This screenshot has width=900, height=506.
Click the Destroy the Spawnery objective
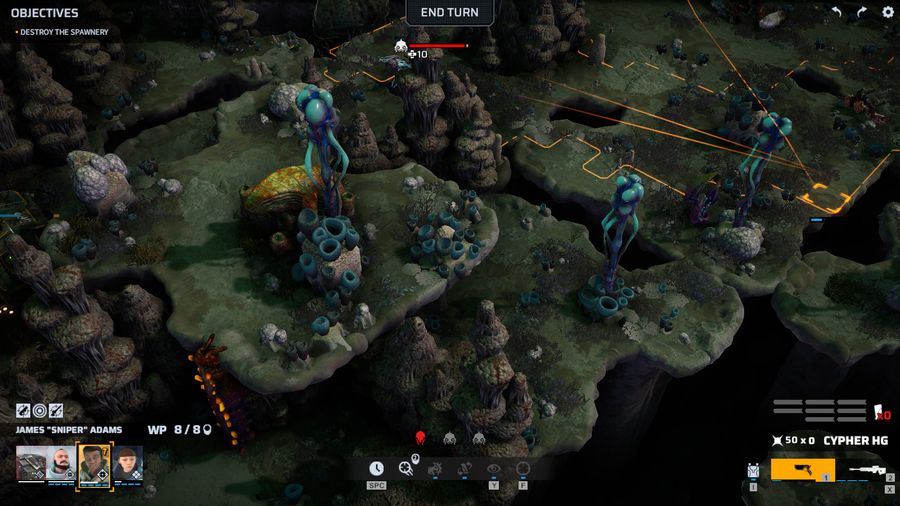(x=64, y=32)
